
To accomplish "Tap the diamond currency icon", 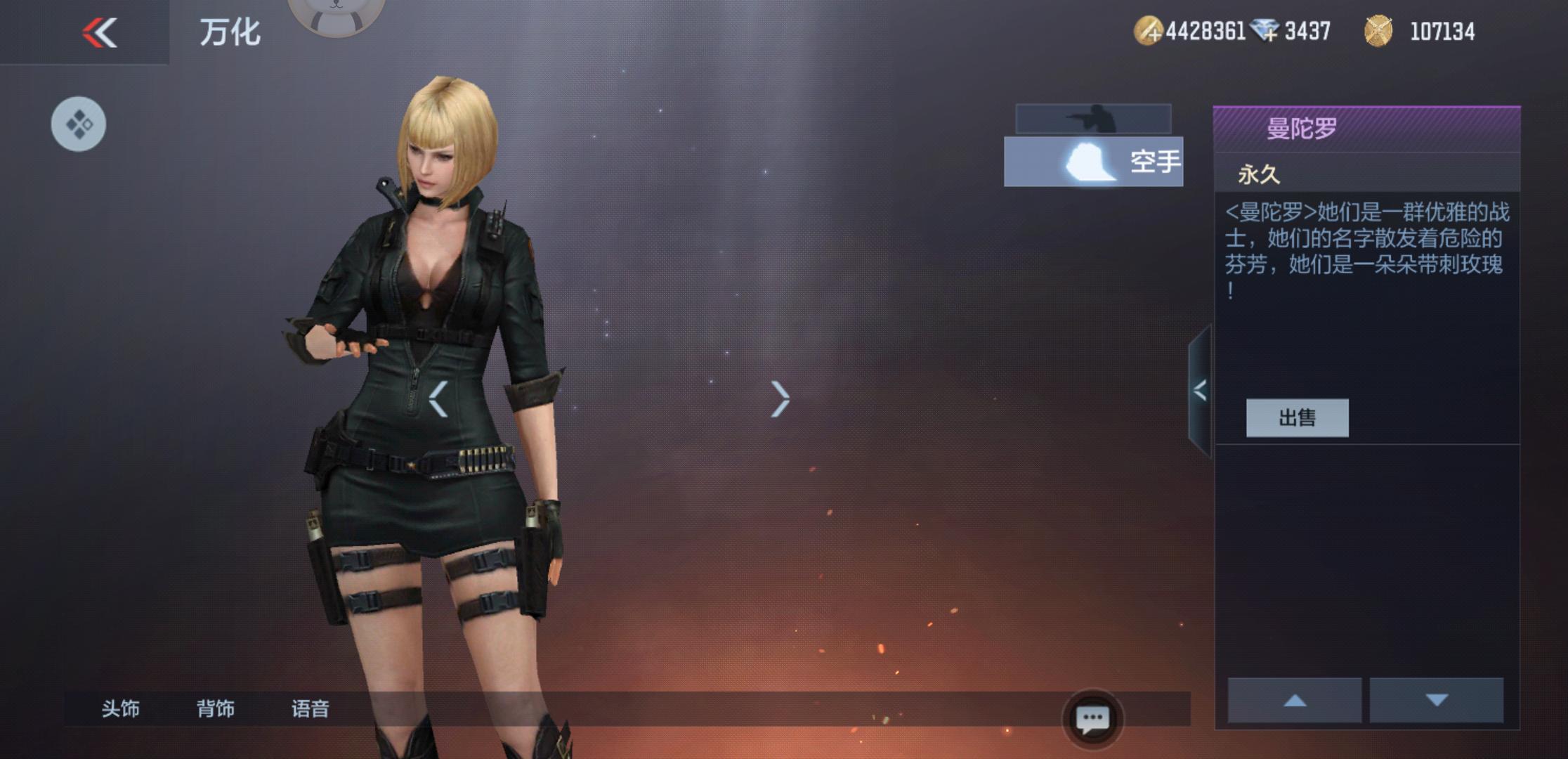I will 1265,31.
